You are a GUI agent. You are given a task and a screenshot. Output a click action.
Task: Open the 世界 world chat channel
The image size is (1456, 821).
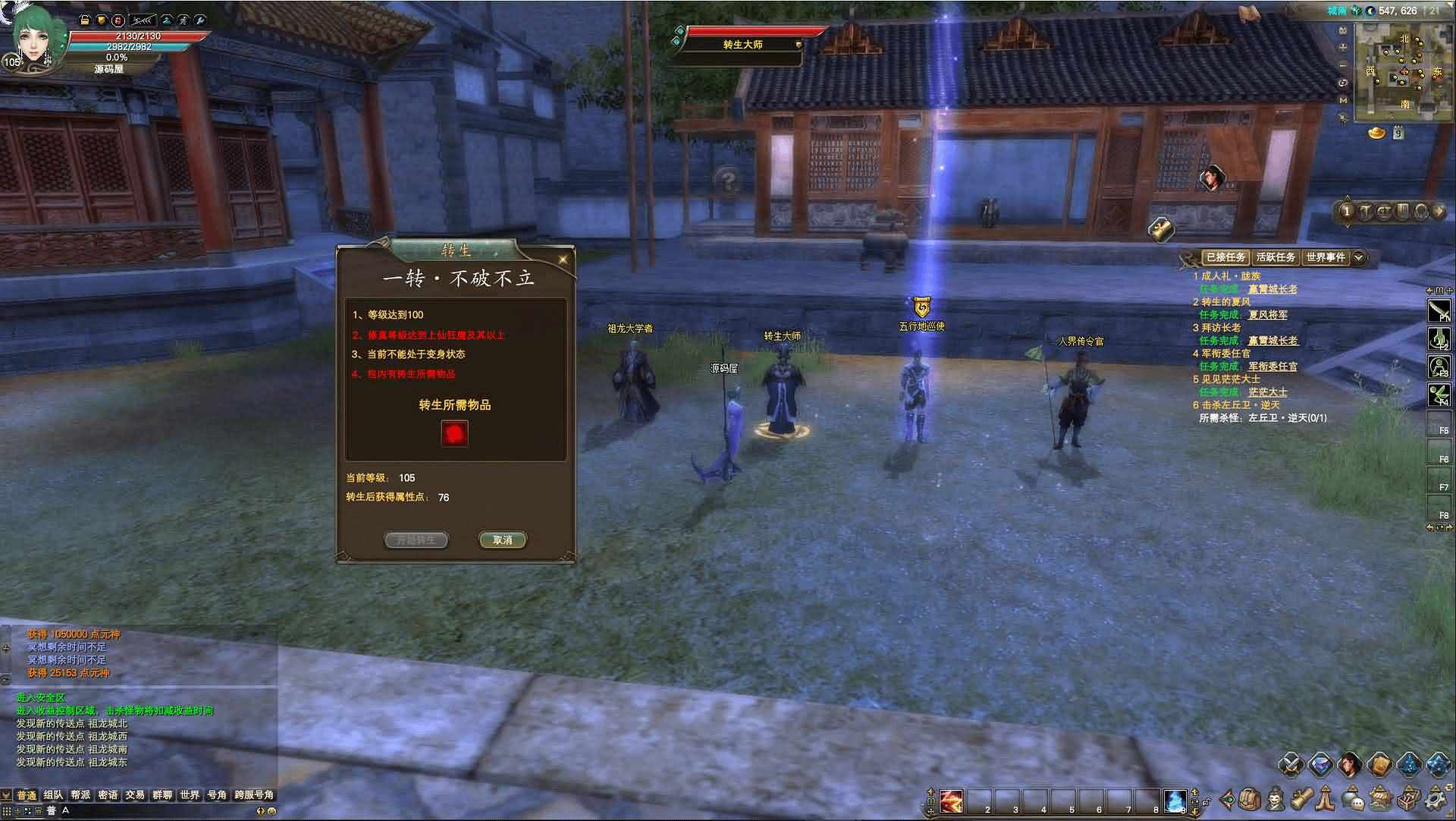pos(190,795)
